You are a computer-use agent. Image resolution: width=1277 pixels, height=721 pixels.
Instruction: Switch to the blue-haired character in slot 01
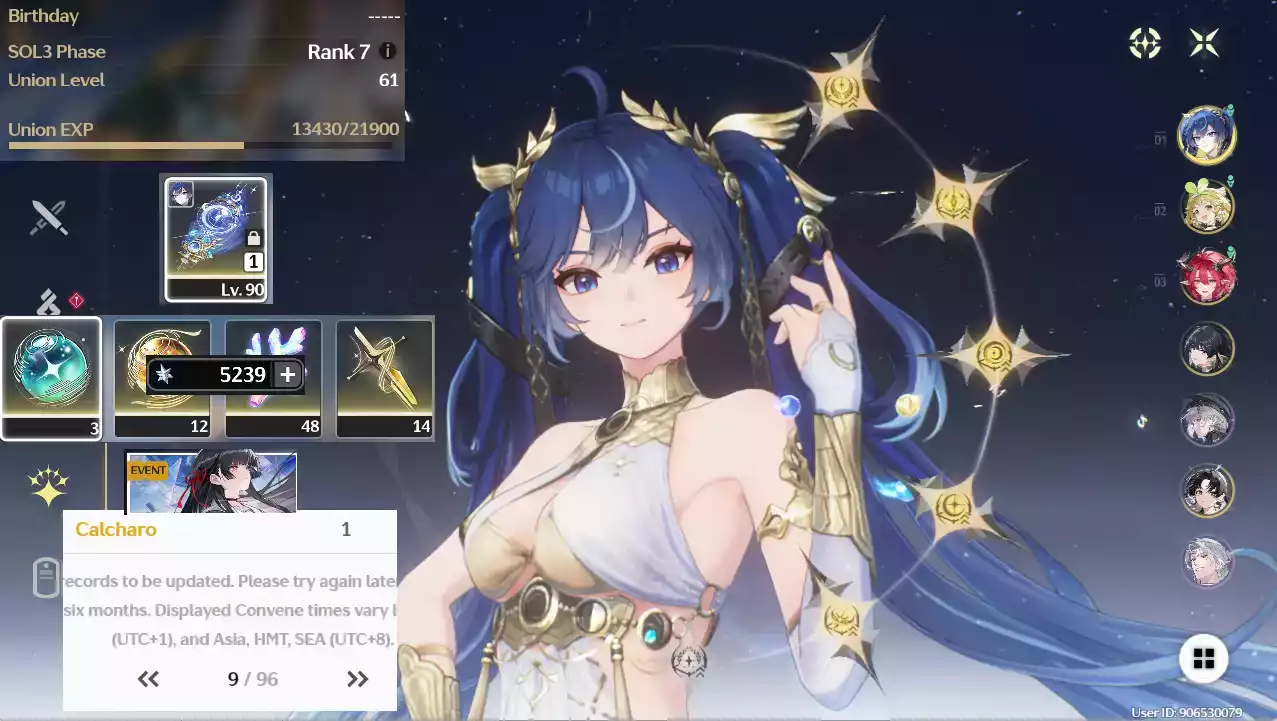1206,135
